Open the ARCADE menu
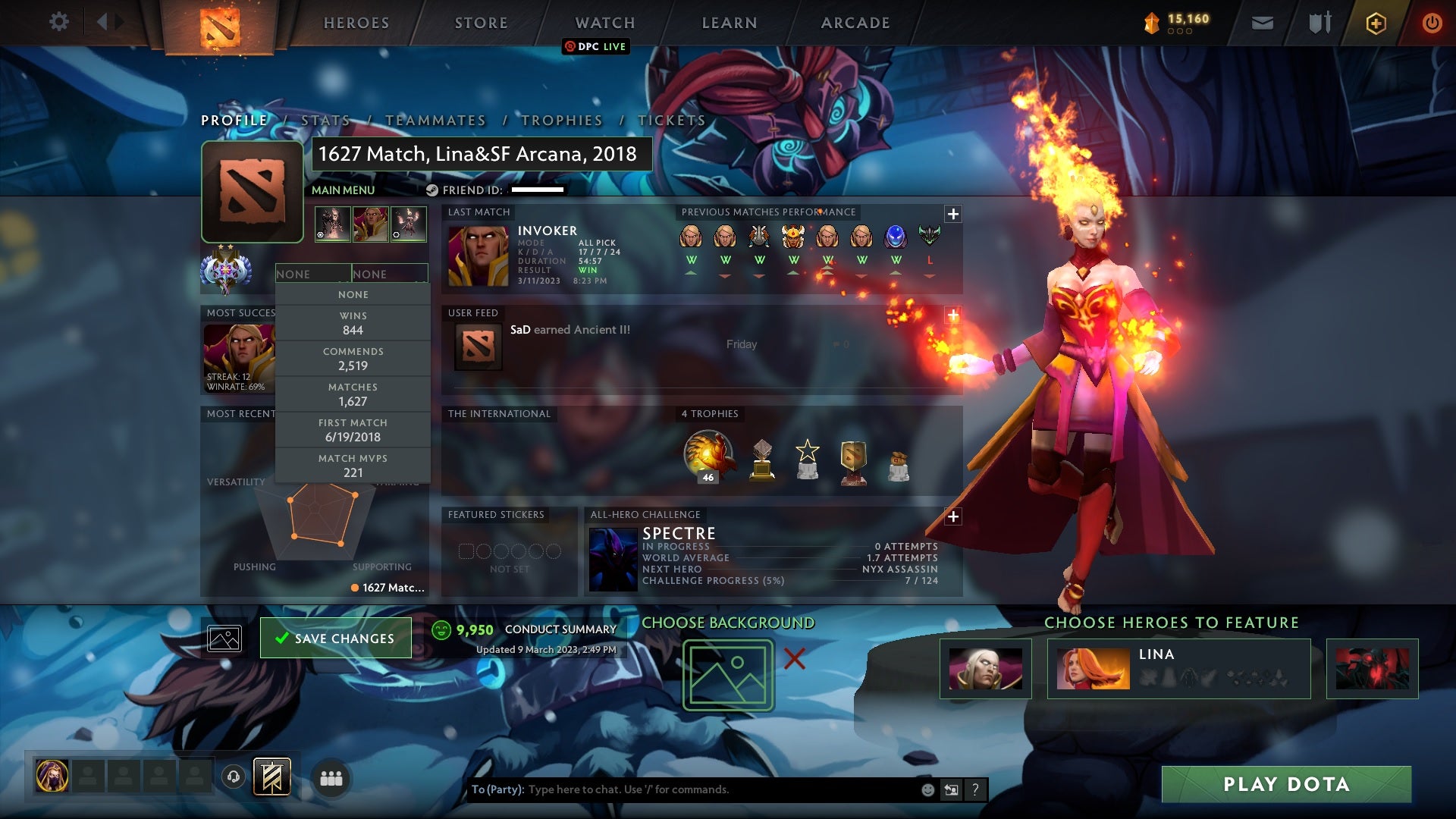The height and width of the screenshot is (819, 1456). click(855, 22)
